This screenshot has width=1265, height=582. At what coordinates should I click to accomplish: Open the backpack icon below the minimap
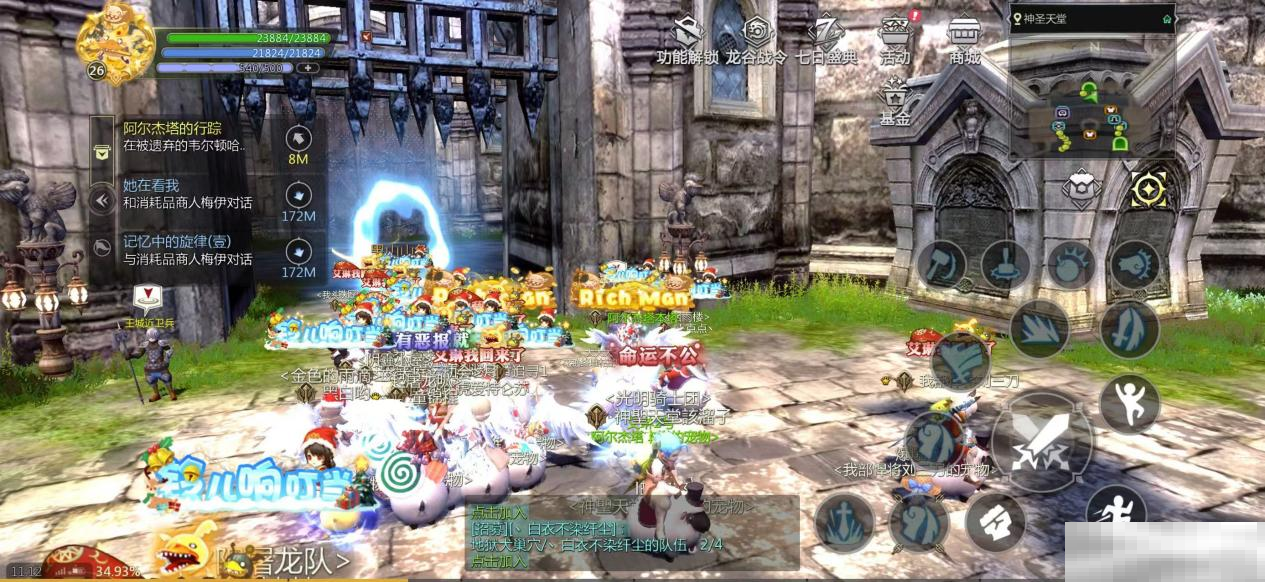[x=1081, y=189]
